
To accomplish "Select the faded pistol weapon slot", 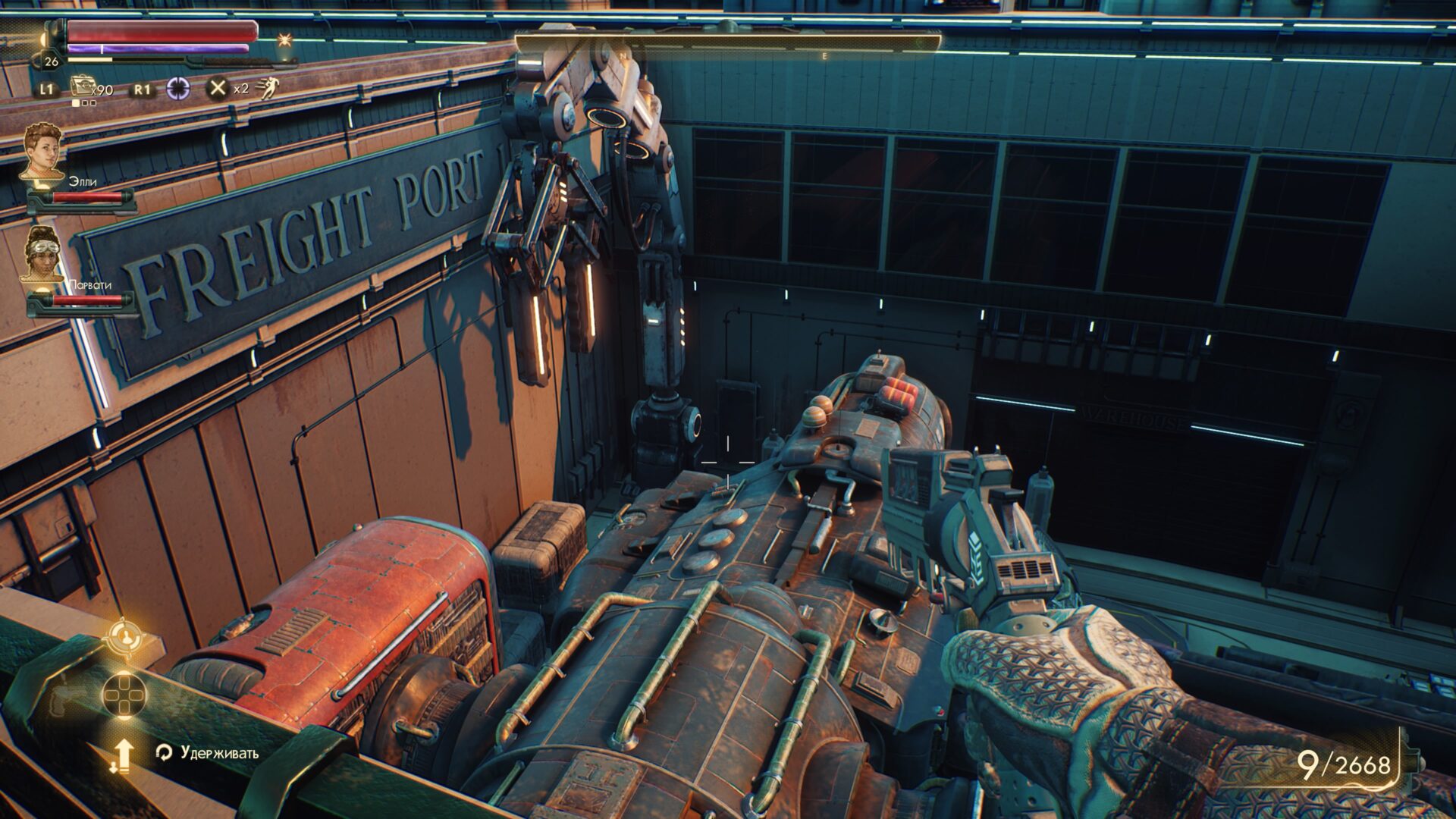I will click(x=62, y=694).
